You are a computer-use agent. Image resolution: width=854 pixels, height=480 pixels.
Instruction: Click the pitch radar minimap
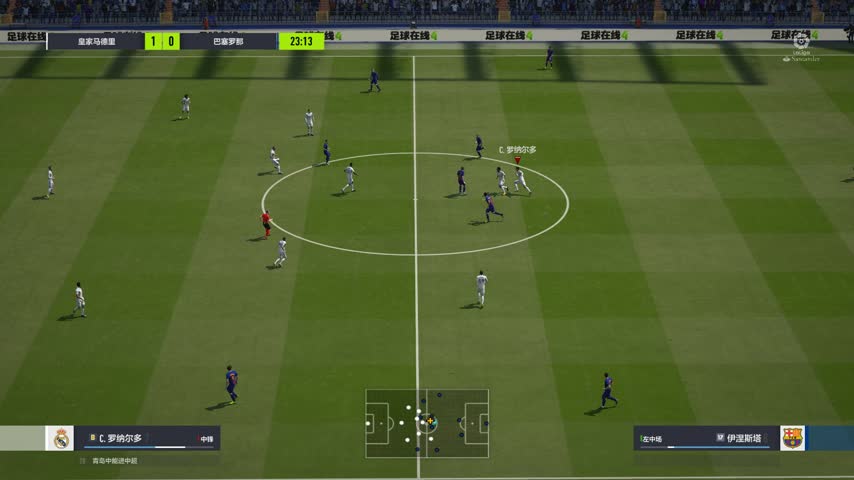click(x=427, y=423)
